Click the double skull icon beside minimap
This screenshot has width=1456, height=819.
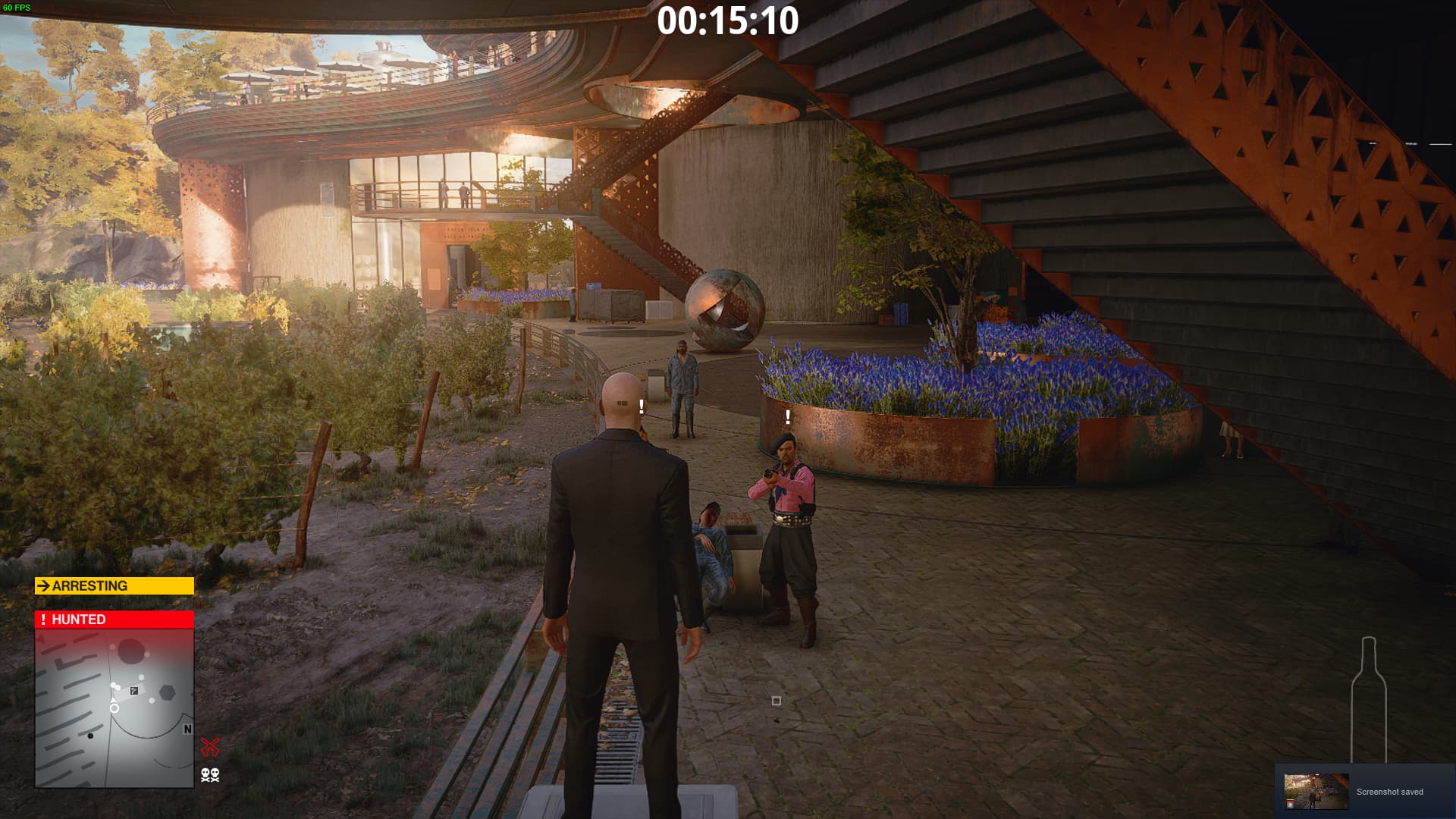210,774
